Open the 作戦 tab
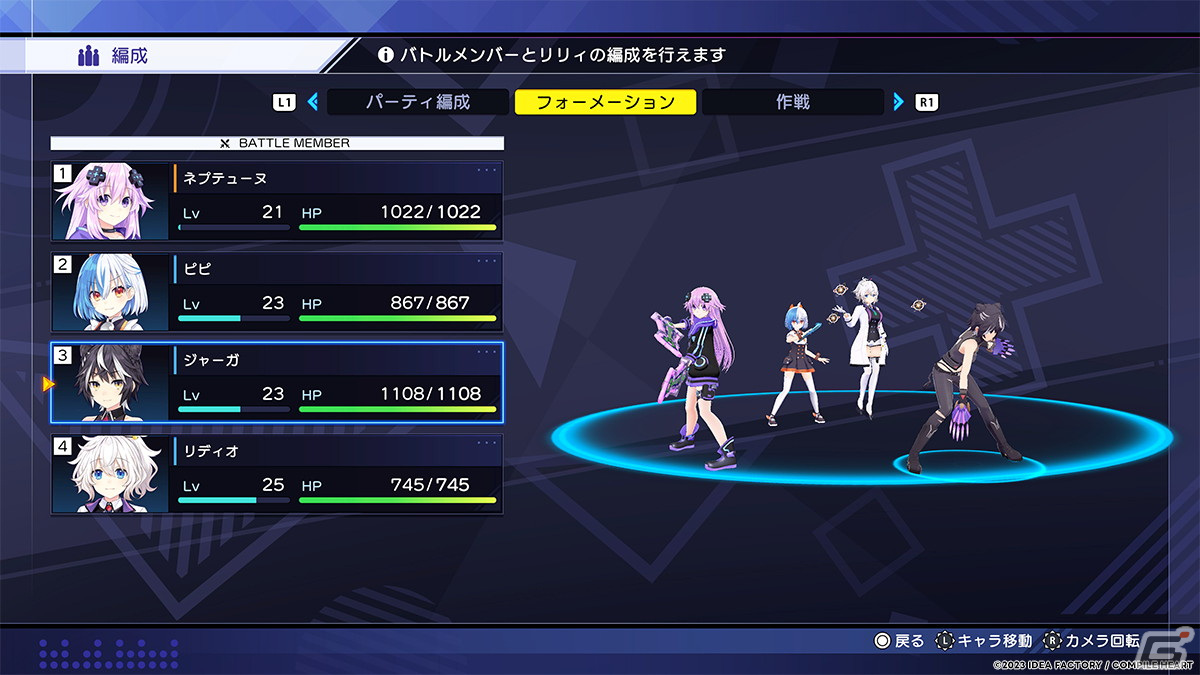Screen dimensions: 1200x675 tap(793, 102)
